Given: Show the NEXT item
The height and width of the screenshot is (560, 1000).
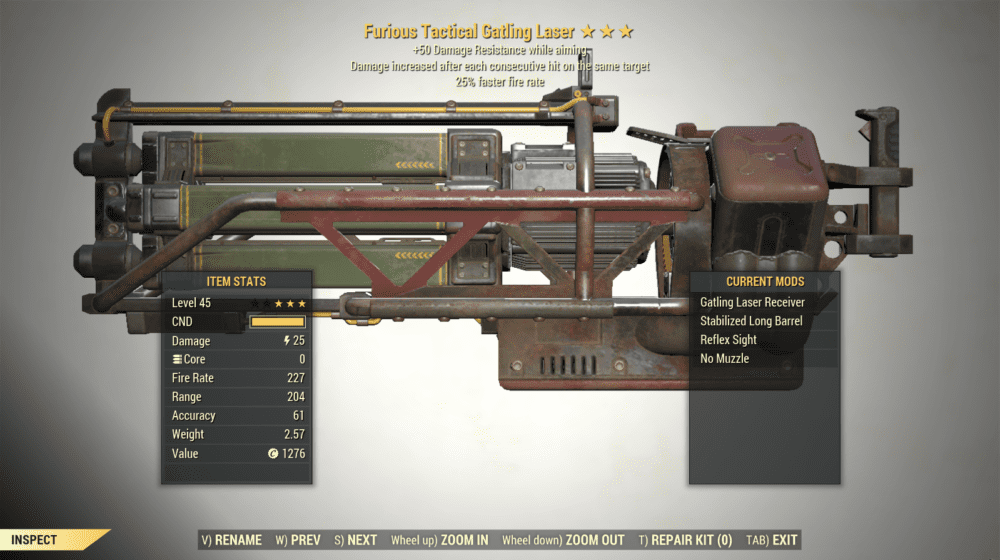Looking at the screenshot, I should pyautogui.click(x=356, y=540).
